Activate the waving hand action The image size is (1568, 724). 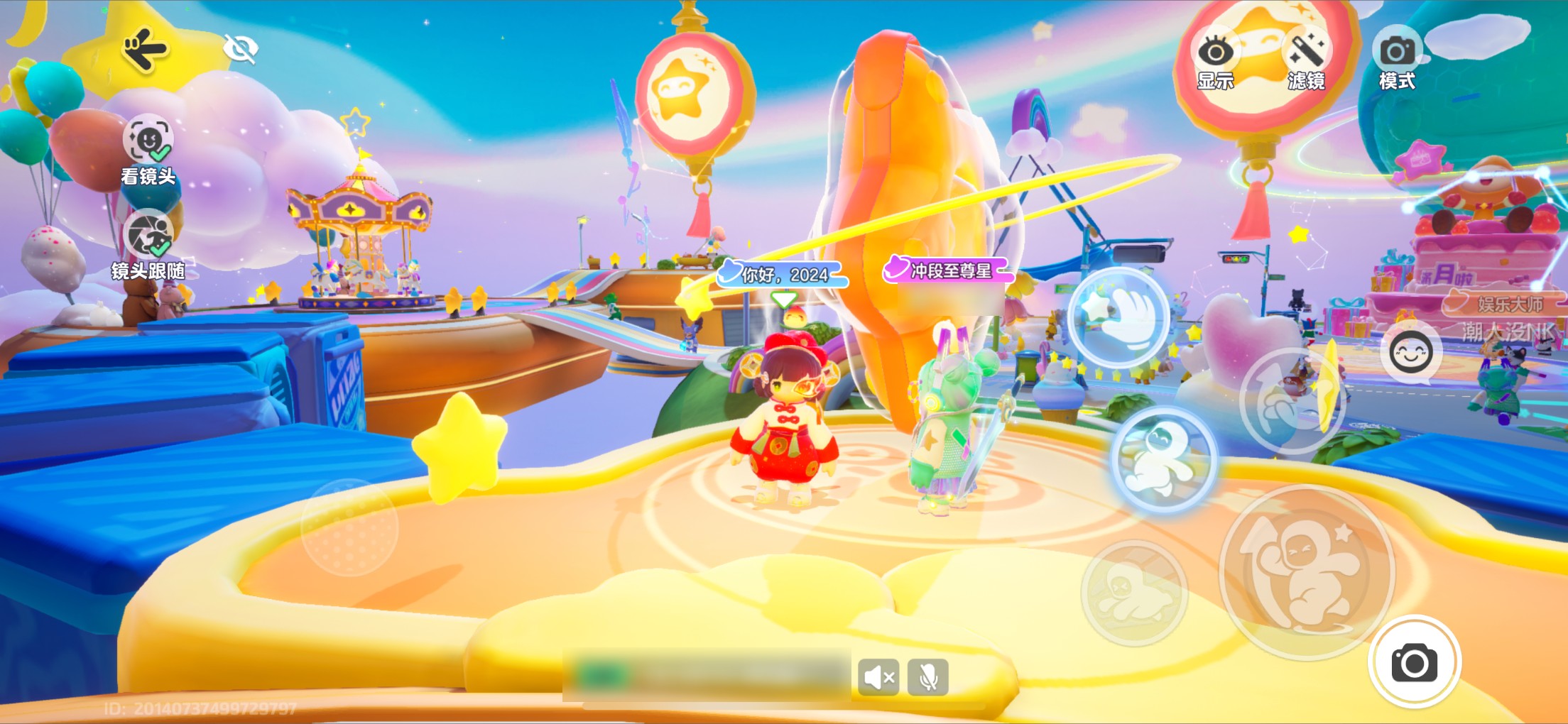coord(1119,317)
